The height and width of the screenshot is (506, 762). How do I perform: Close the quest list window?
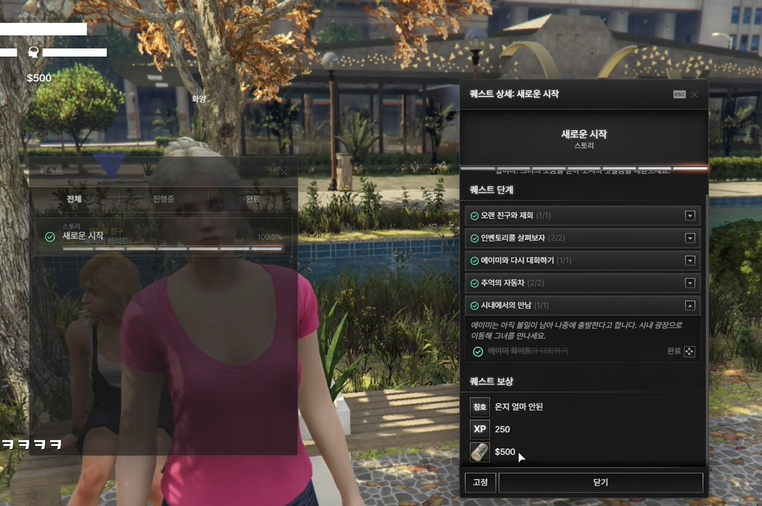coord(283,171)
